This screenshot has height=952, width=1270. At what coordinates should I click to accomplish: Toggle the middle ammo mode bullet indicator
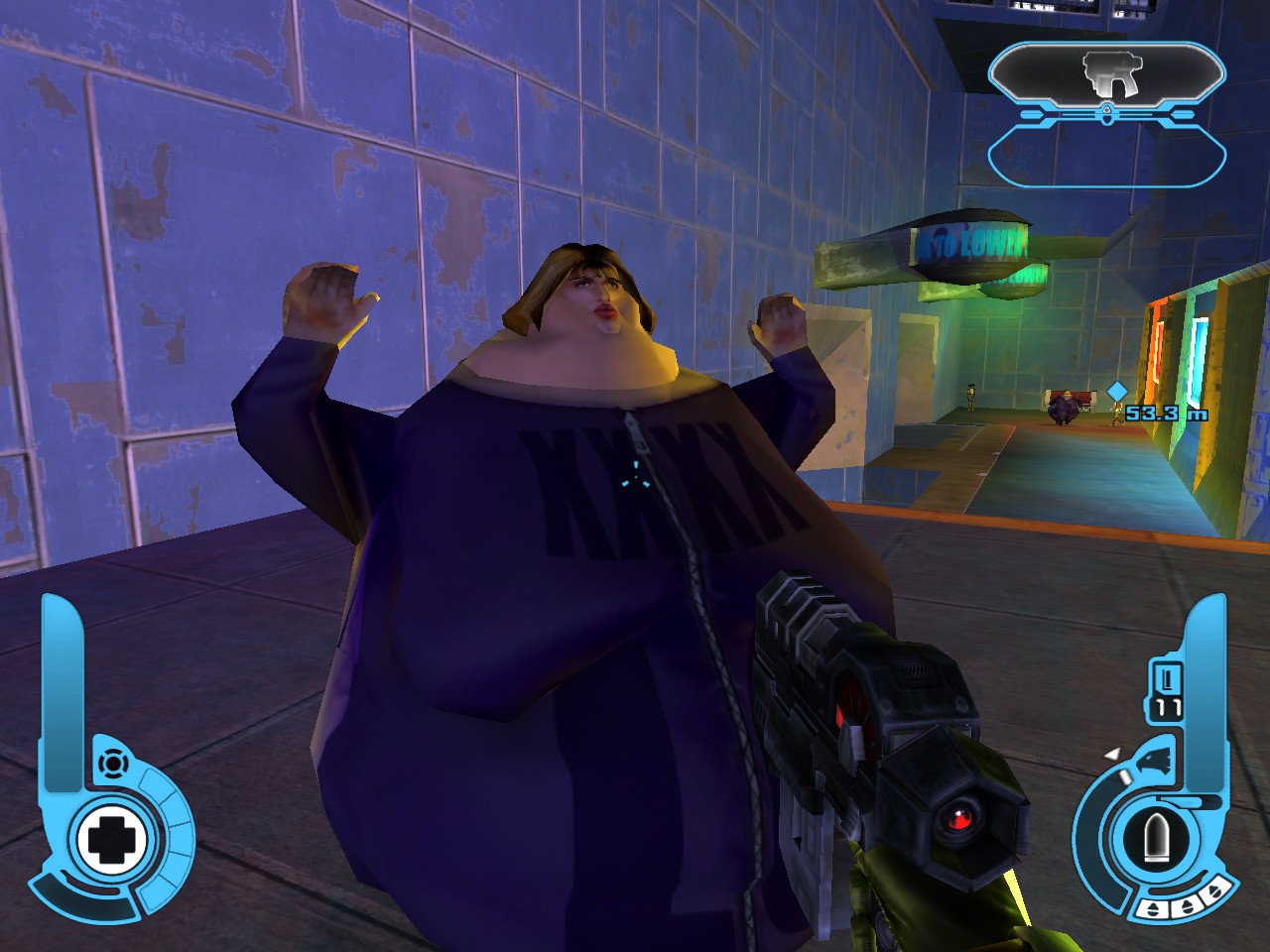[1186, 903]
